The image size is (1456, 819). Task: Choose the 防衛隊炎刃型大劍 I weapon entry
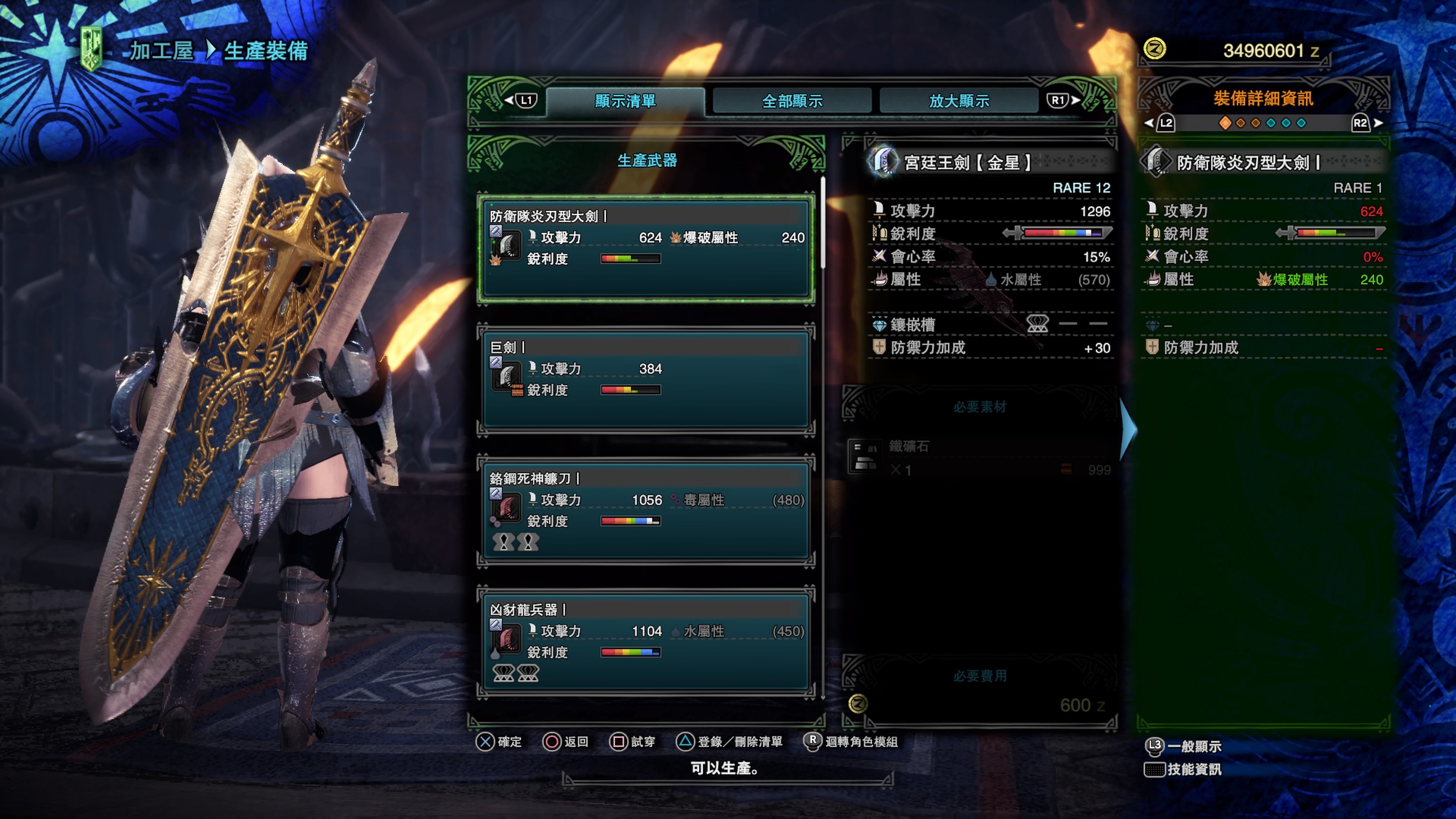[645, 248]
